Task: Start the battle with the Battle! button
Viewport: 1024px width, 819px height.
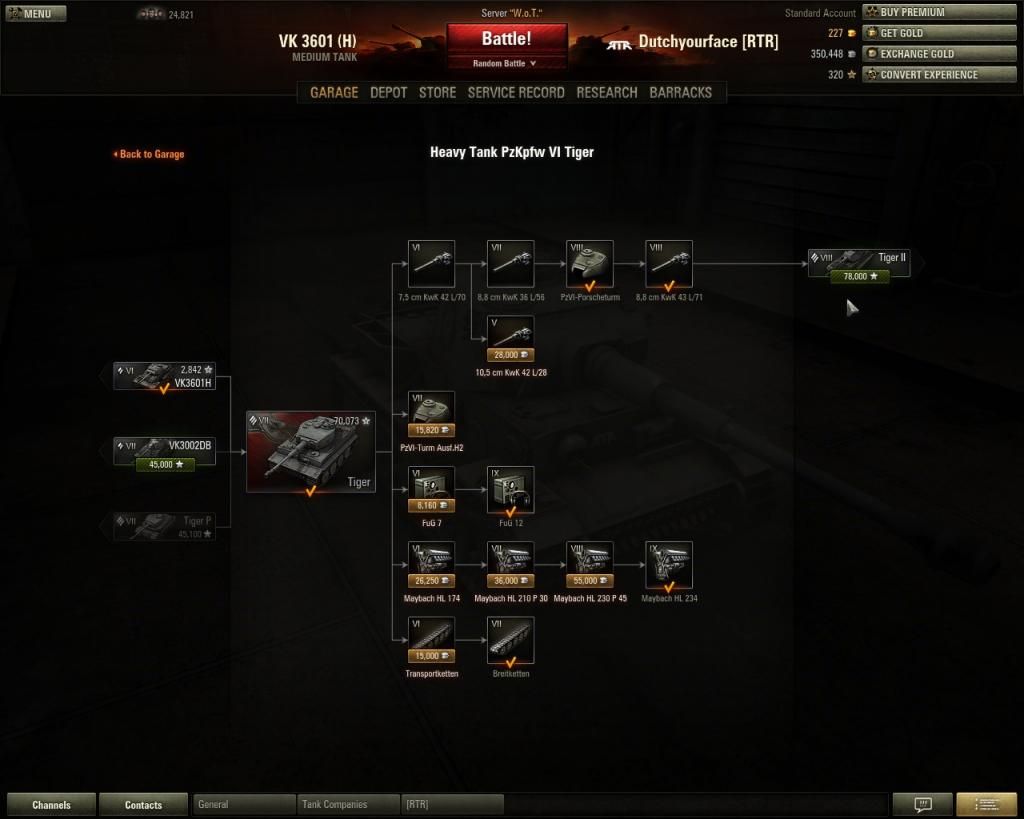Action: (x=506, y=40)
